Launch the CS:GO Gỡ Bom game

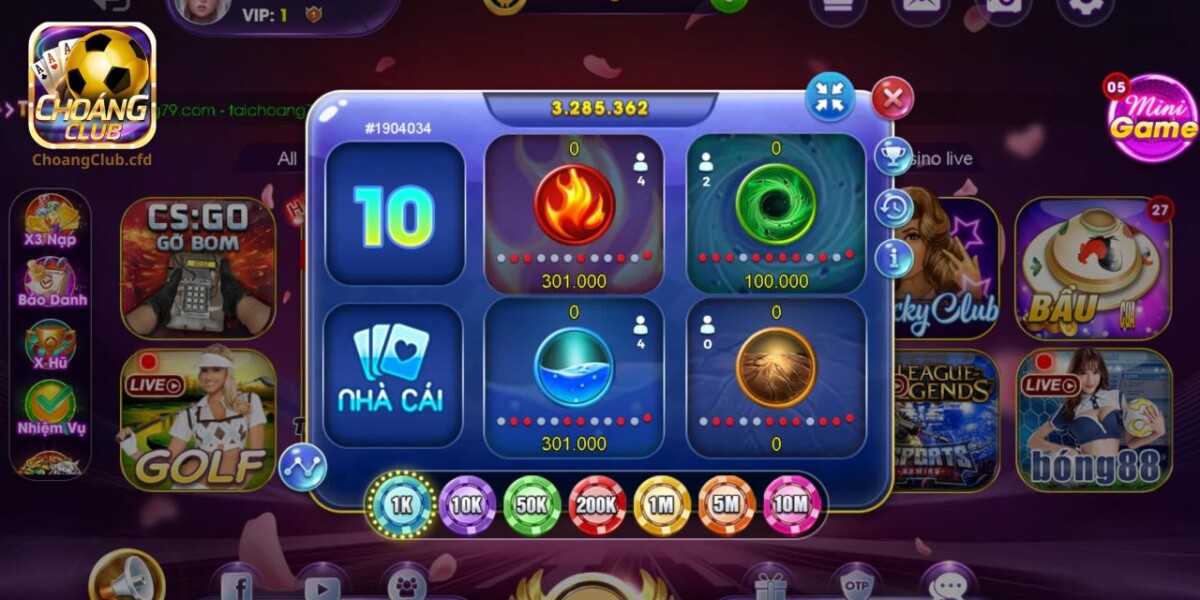(198, 267)
